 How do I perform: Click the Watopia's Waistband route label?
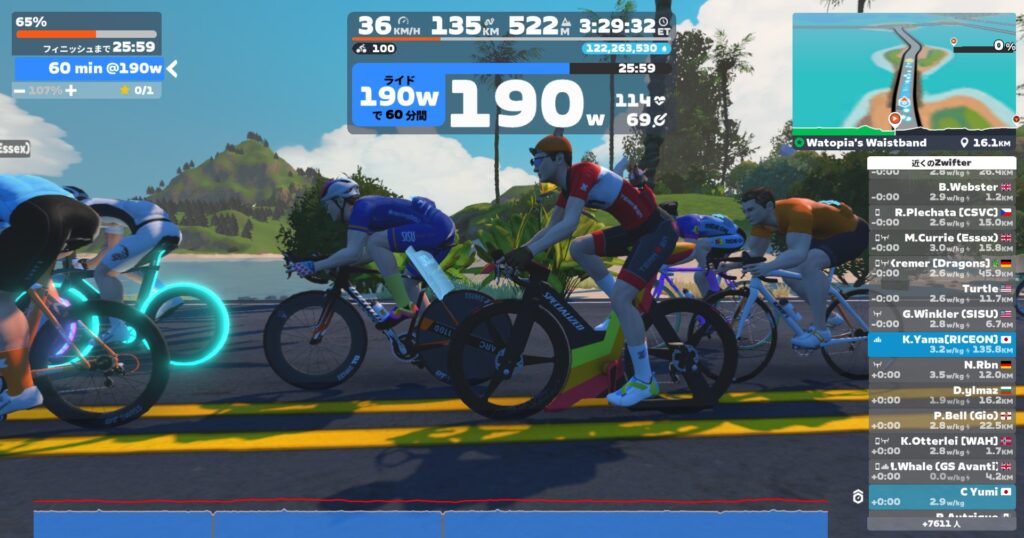pyautogui.click(x=860, y=143)
